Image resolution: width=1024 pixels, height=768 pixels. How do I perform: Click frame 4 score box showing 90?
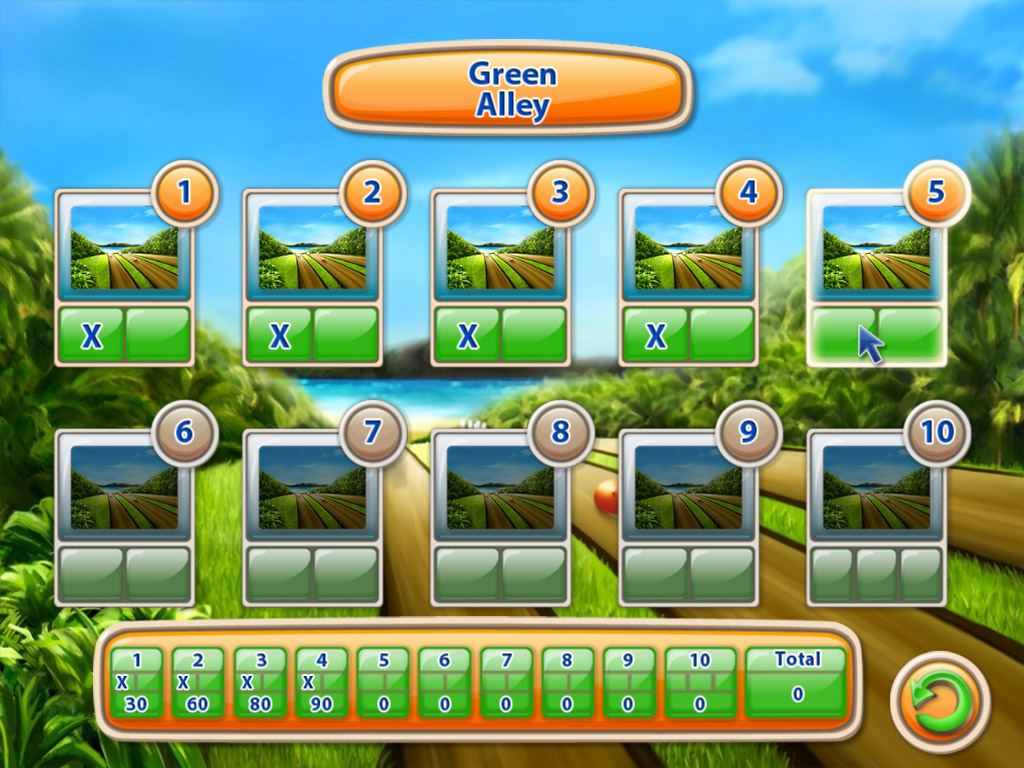pos(321,683)
